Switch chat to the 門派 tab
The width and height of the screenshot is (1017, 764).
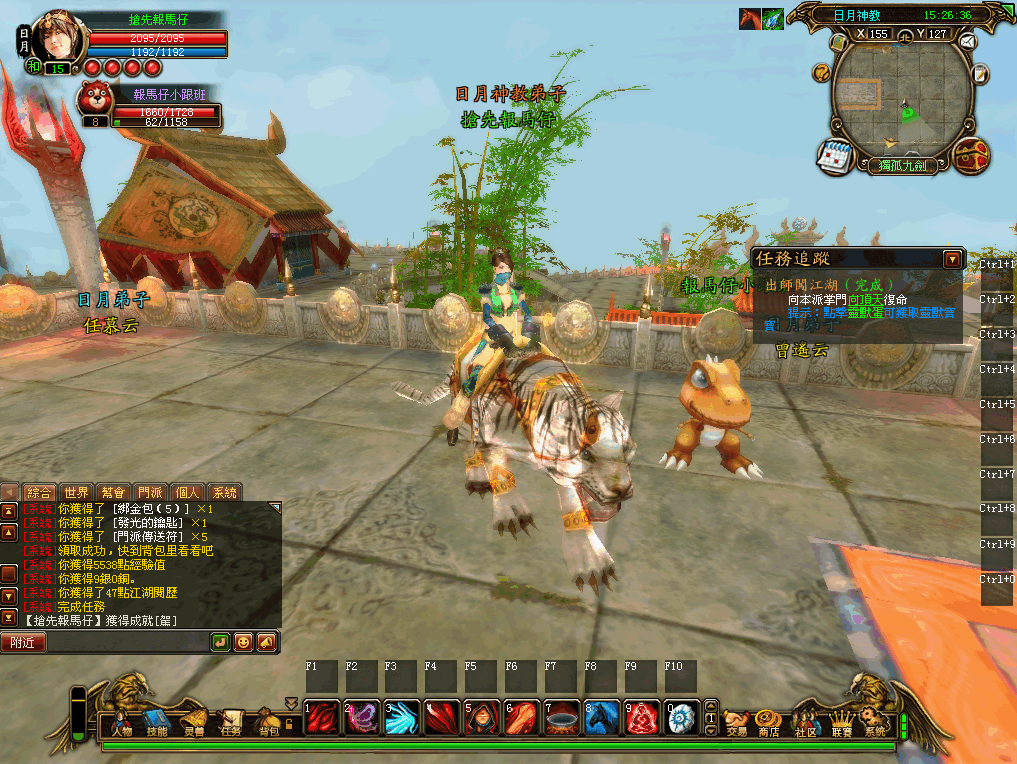(x=150, y=492)
